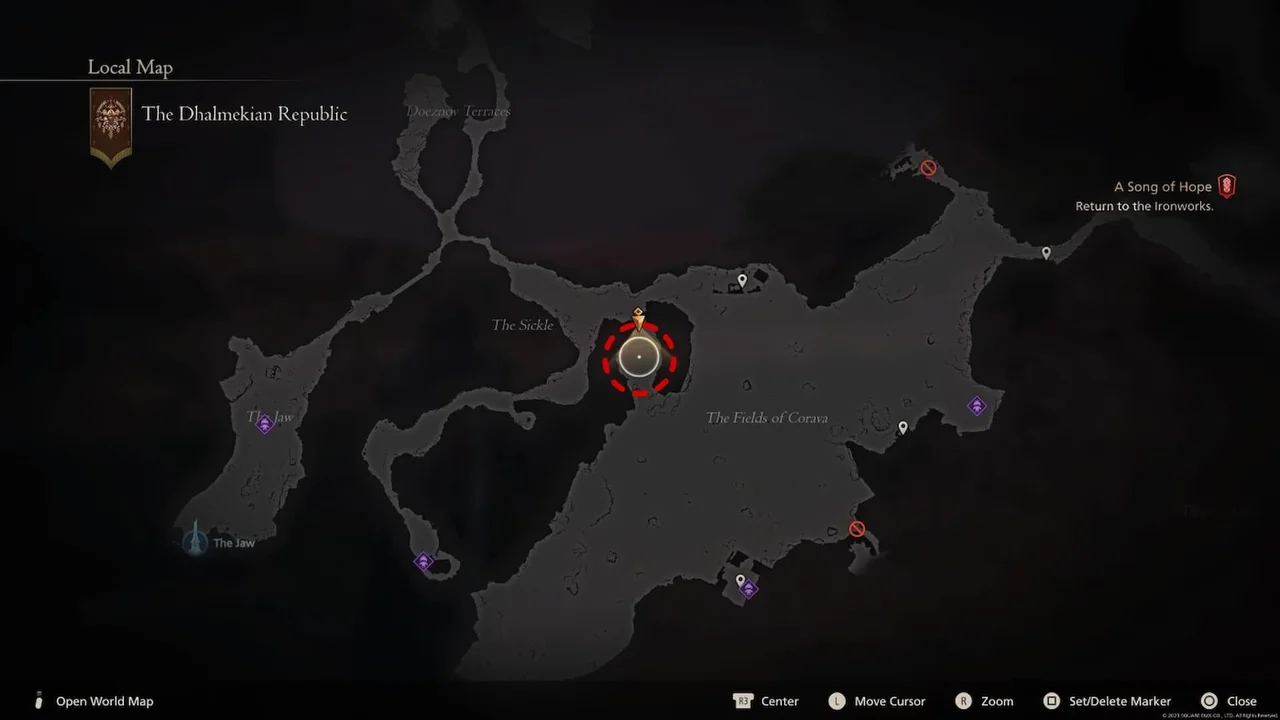Click the white pin marker above The Sickle area

(x=741, y=280)
